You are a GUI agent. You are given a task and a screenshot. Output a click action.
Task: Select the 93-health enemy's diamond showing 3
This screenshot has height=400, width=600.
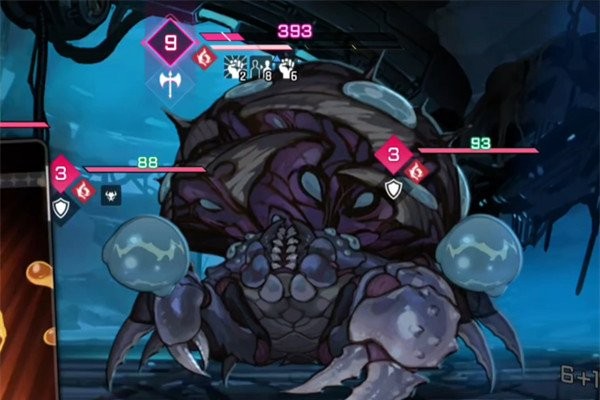(x=394, y=154)
